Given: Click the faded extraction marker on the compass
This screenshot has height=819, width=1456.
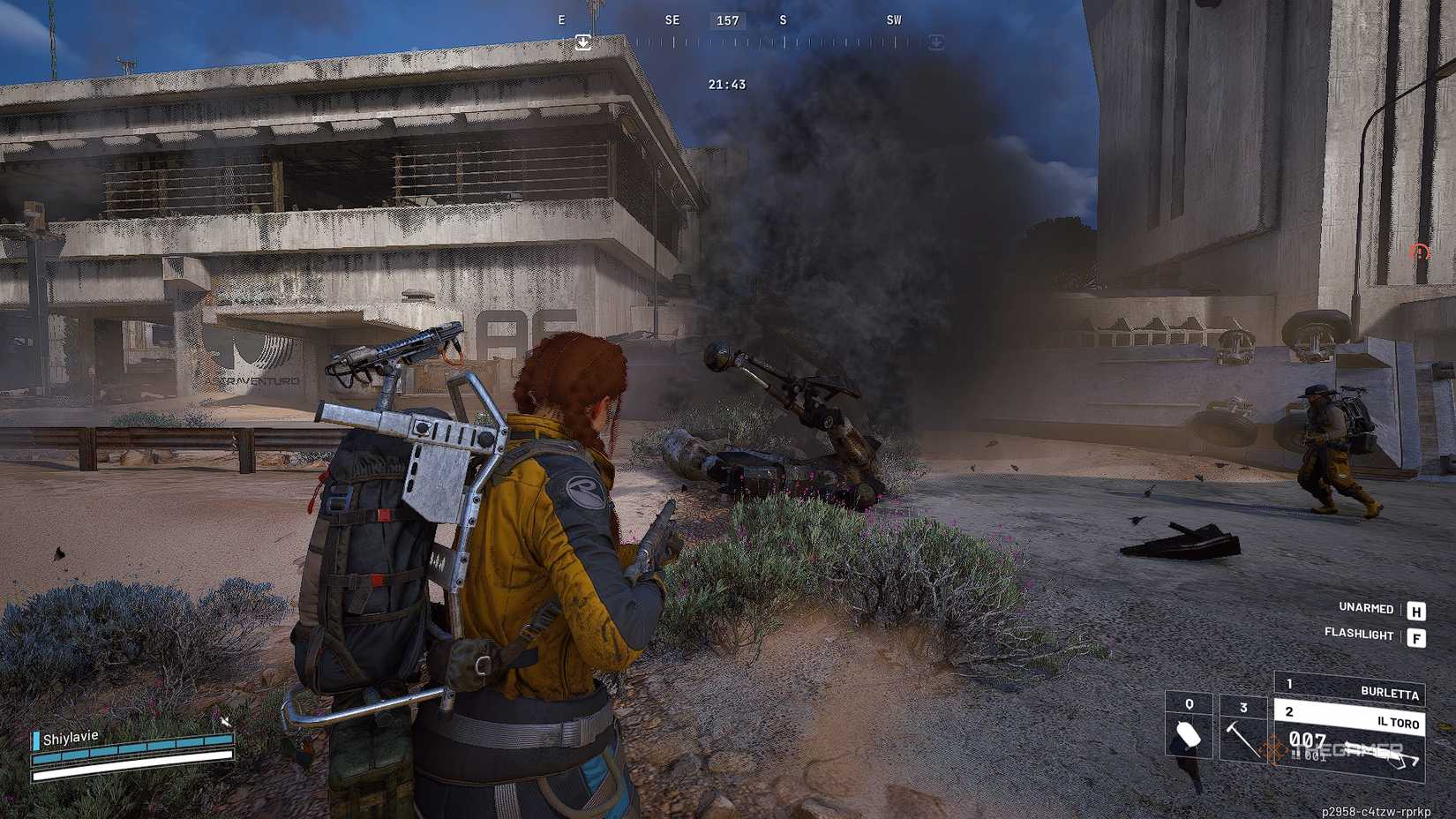Looking at the screenshot, I should coord(936,42).
